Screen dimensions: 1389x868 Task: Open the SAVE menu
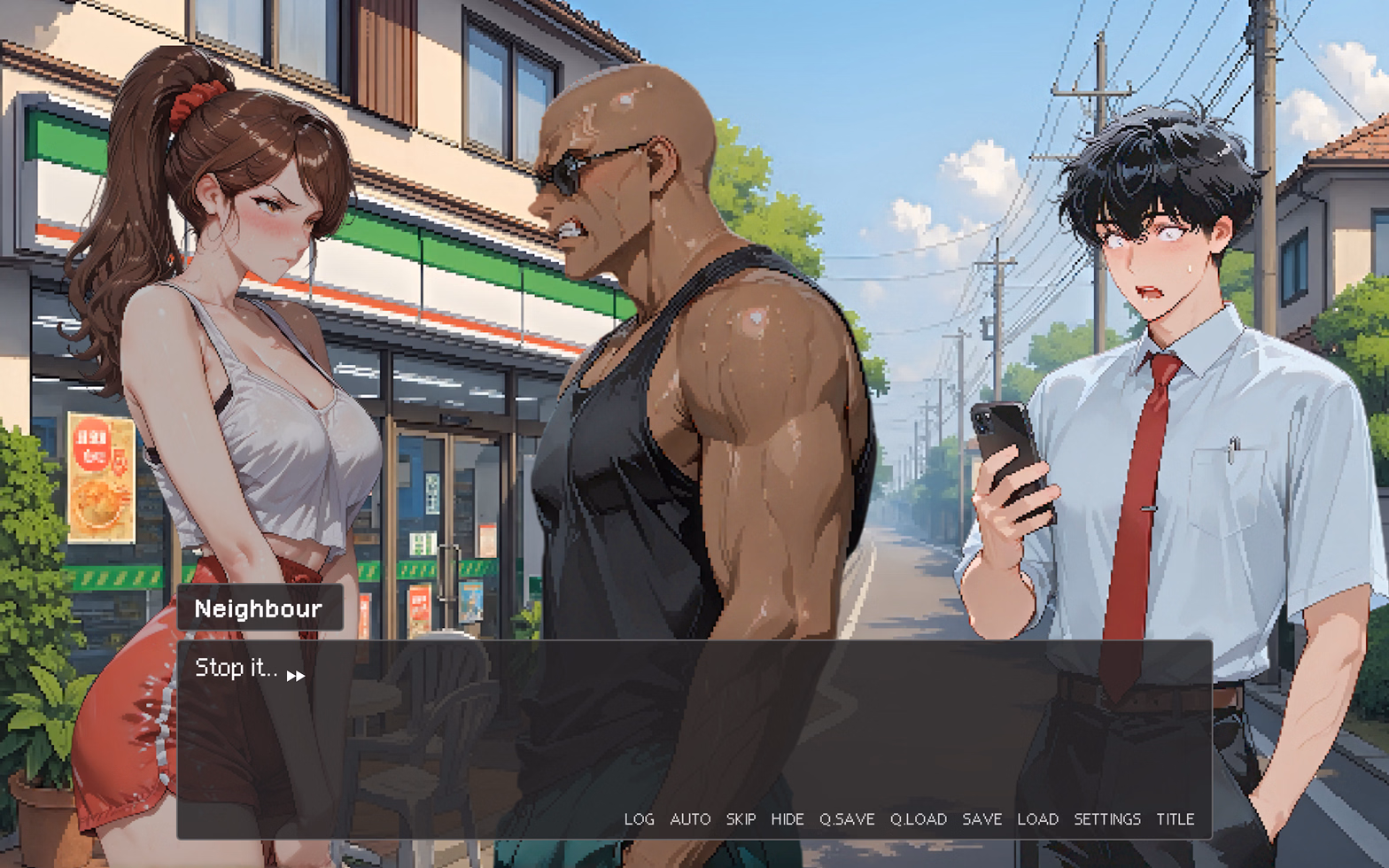coord(982,819)
